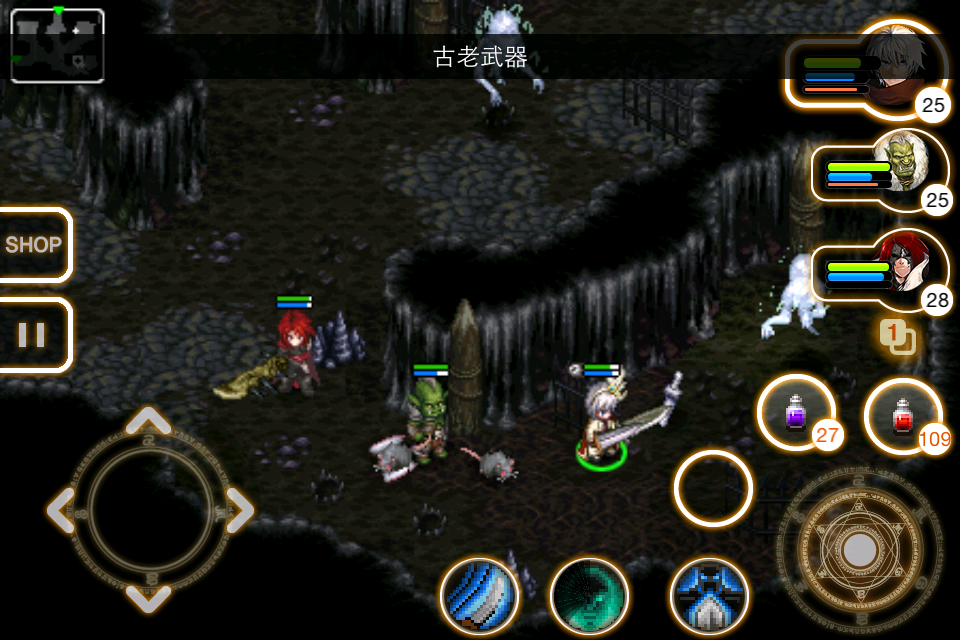Toggle the orange quick-slot swap icon
Screen dimensions: 960x640
(897, 336)
